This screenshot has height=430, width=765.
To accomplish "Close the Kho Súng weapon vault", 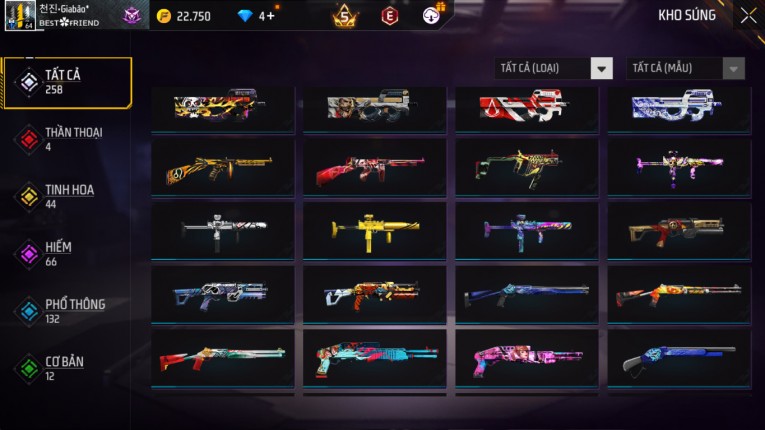I will pos(748,16).
